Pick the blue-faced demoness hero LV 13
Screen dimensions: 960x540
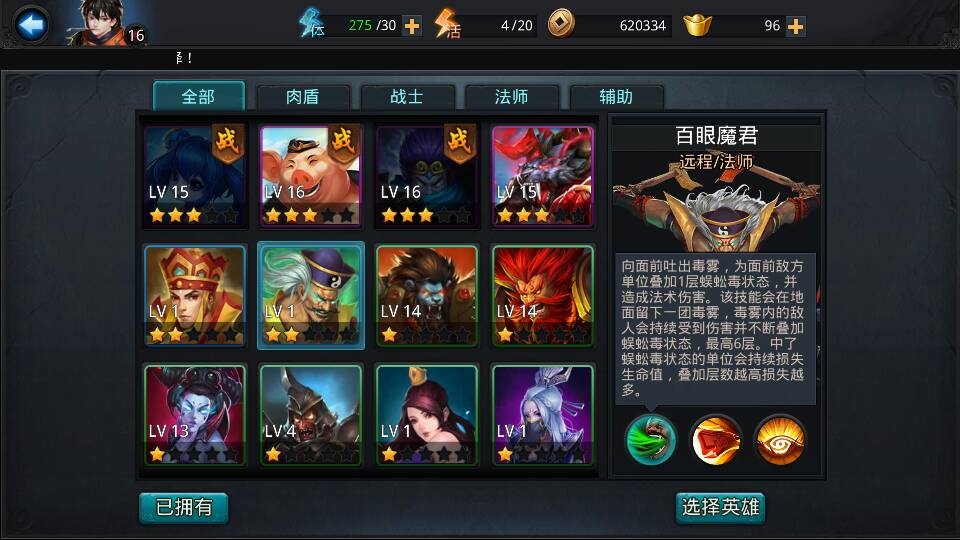click(x=194, y=414)
